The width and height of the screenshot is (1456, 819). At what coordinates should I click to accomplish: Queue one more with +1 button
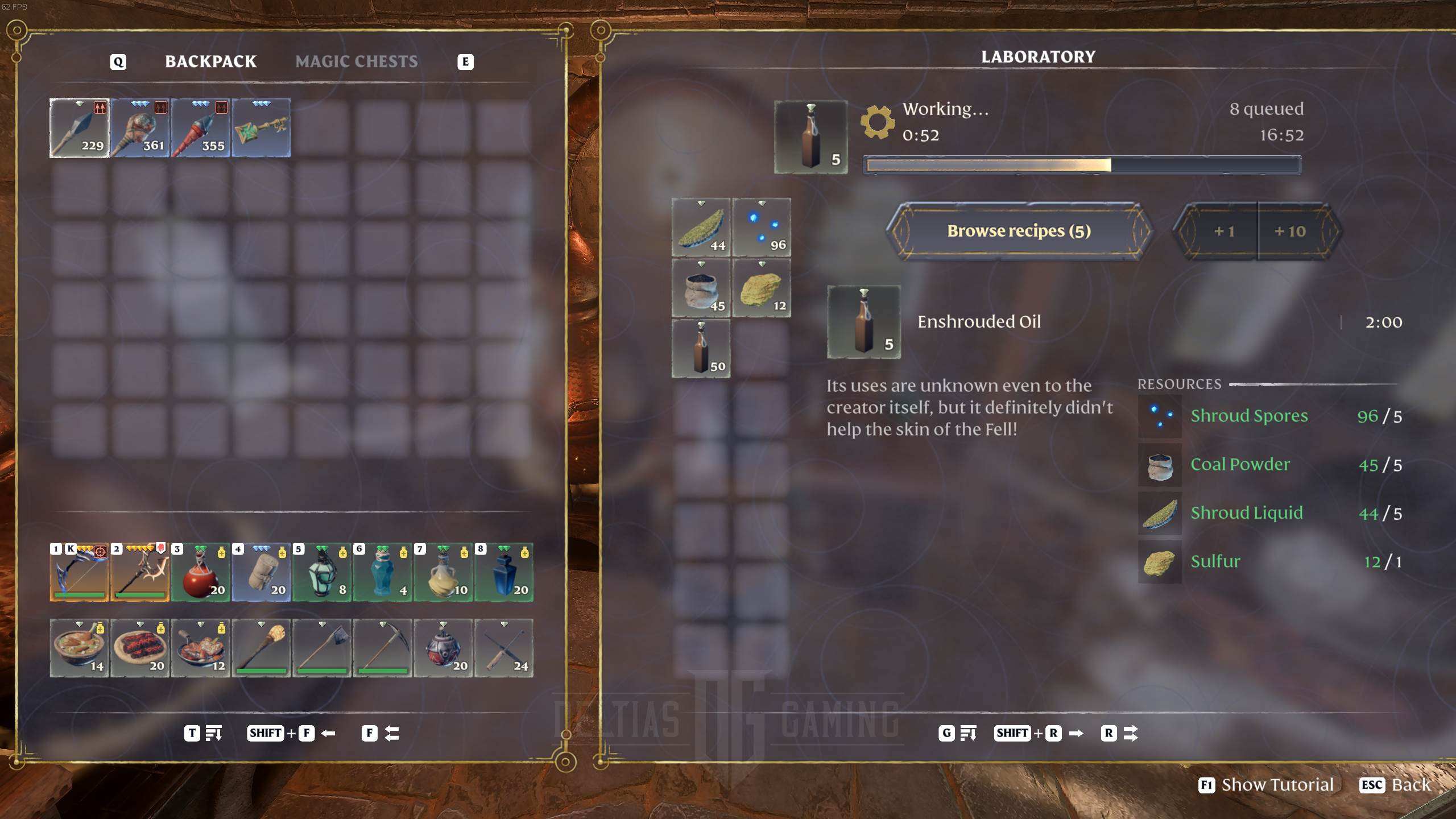pos(1223,231)
